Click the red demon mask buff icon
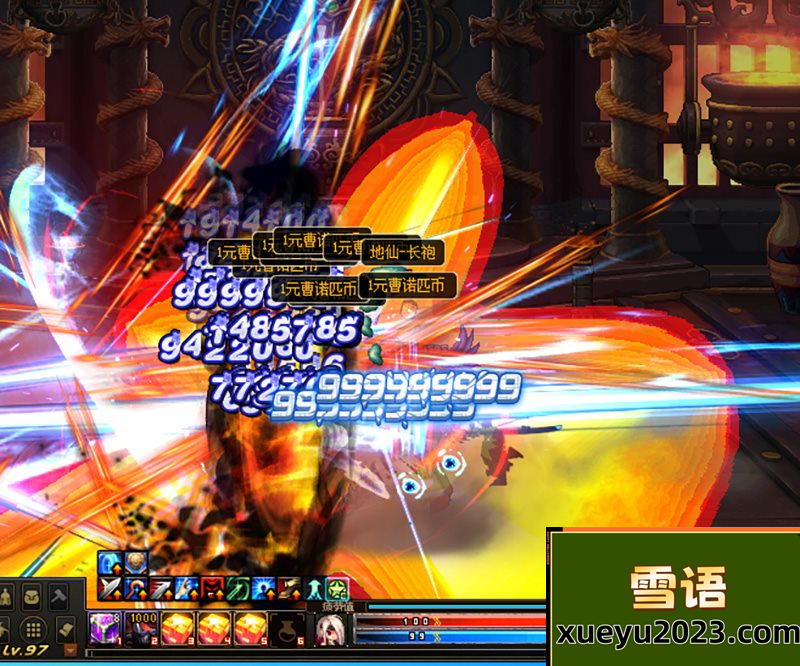Viewport: 800px width, 666px height. click(x=213, y=590)
